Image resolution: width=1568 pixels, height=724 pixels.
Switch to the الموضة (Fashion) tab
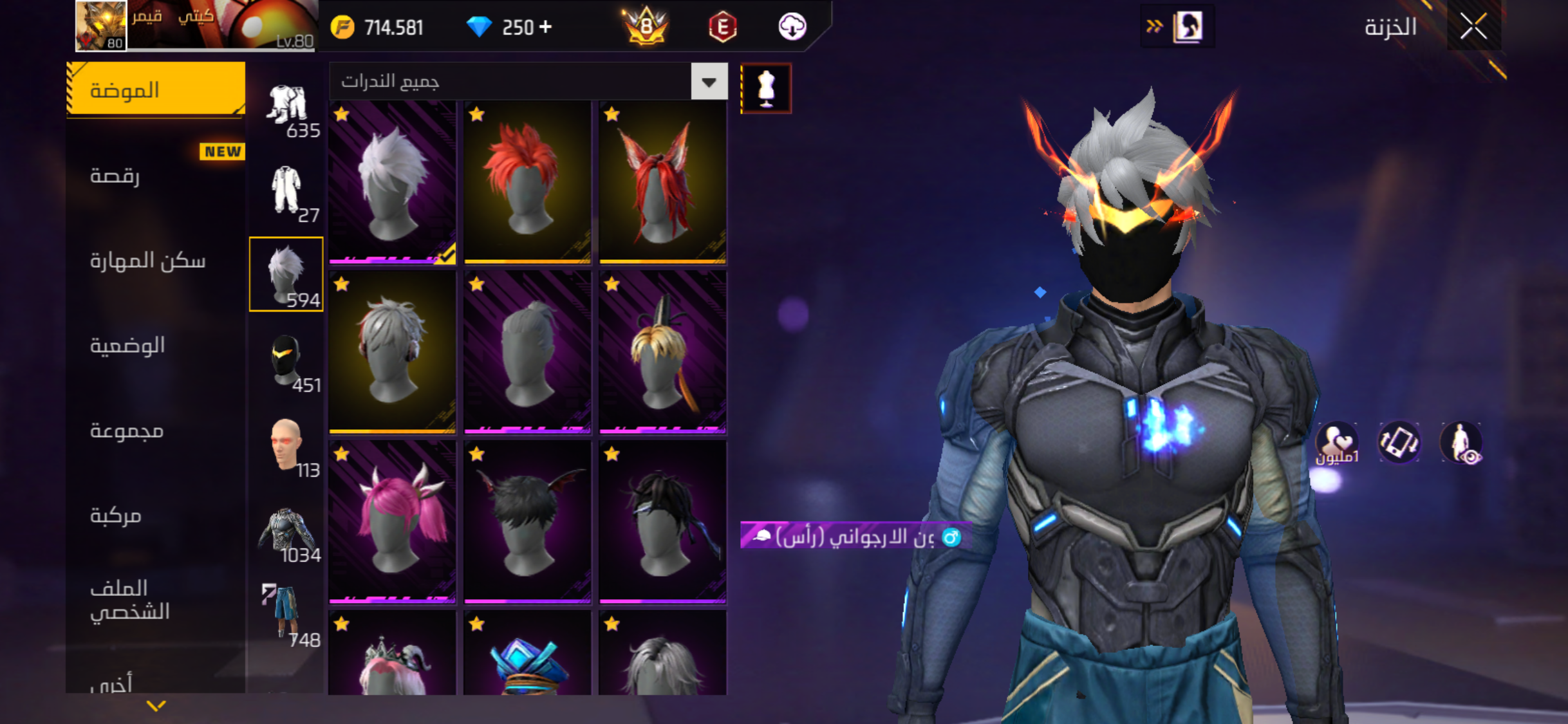coord(156,89)
